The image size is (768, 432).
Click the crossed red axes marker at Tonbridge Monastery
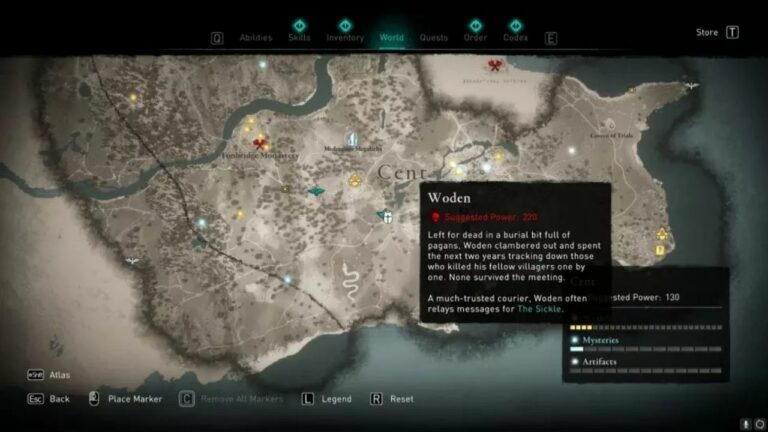(261, 143)
